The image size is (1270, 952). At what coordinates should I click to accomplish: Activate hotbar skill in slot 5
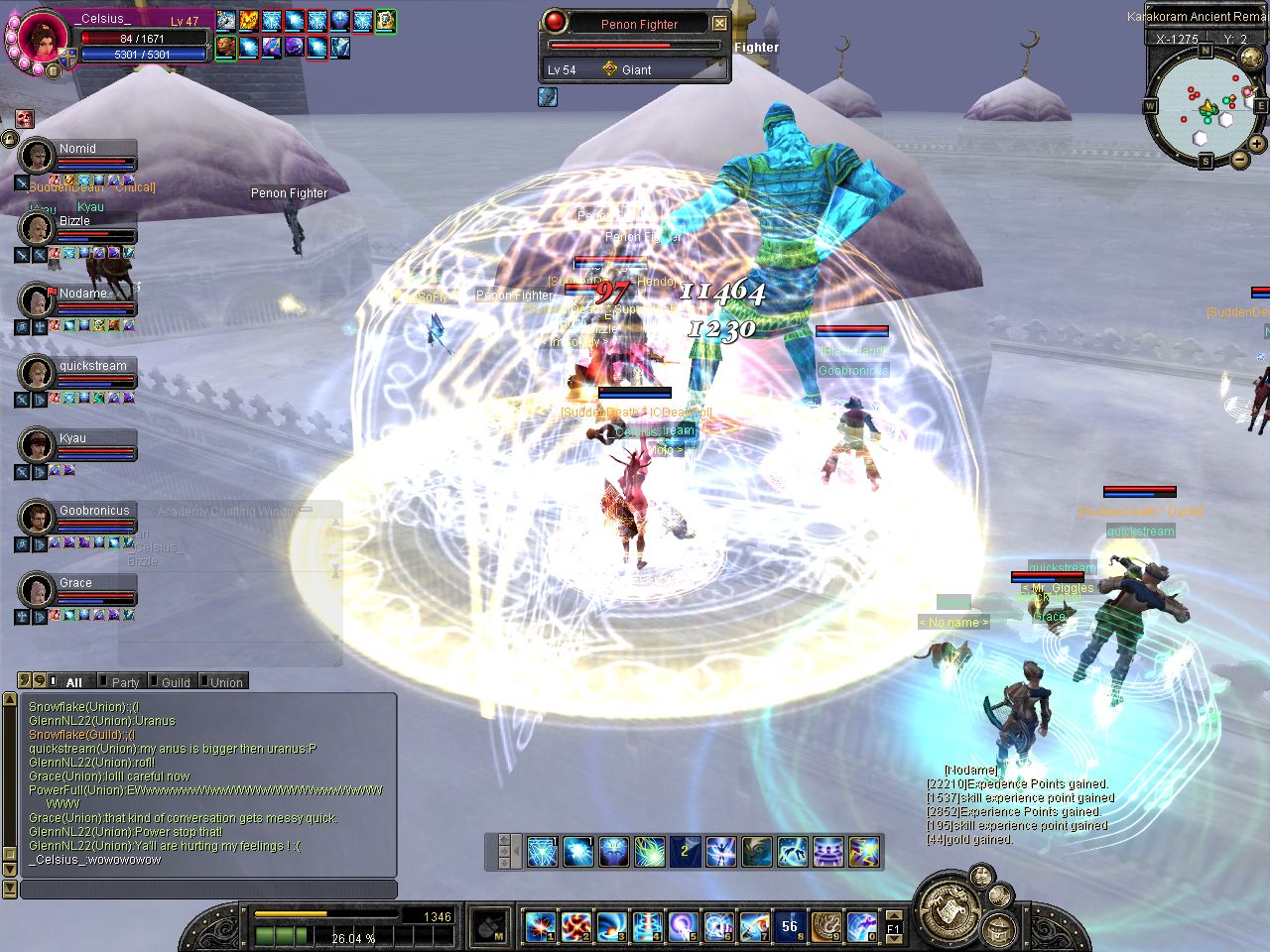(683, 927)
